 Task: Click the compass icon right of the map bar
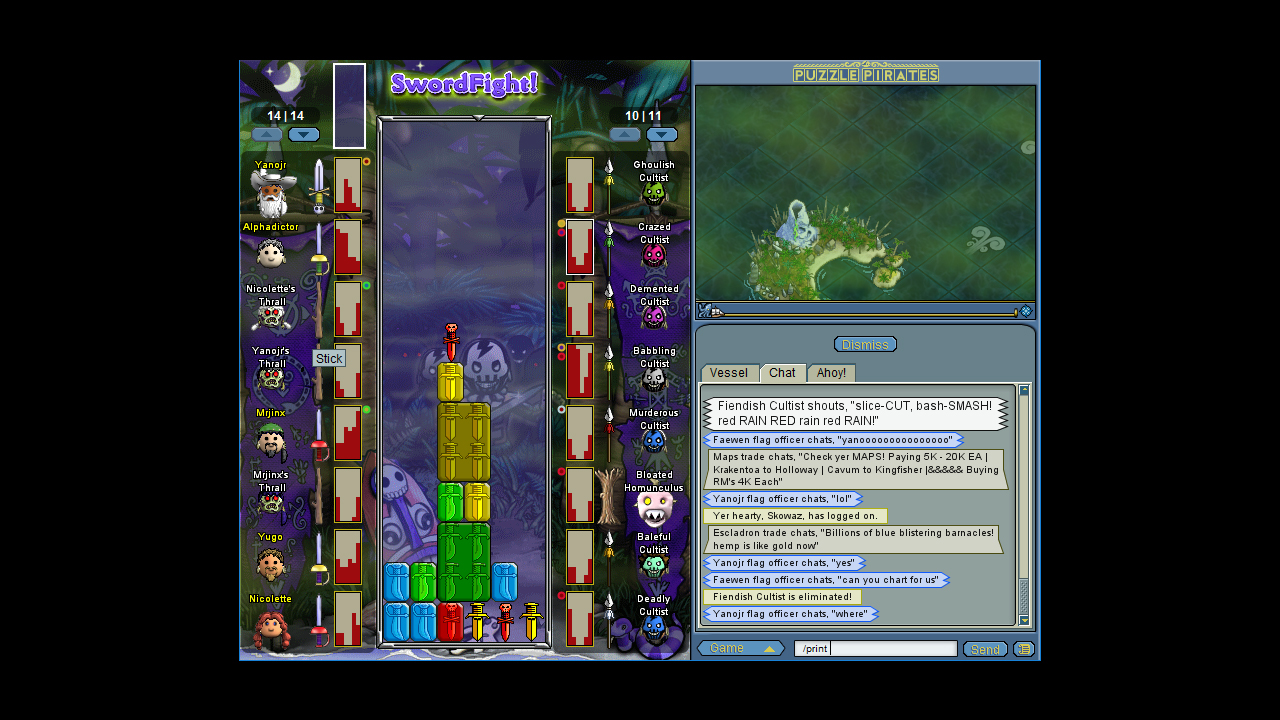1026,310
